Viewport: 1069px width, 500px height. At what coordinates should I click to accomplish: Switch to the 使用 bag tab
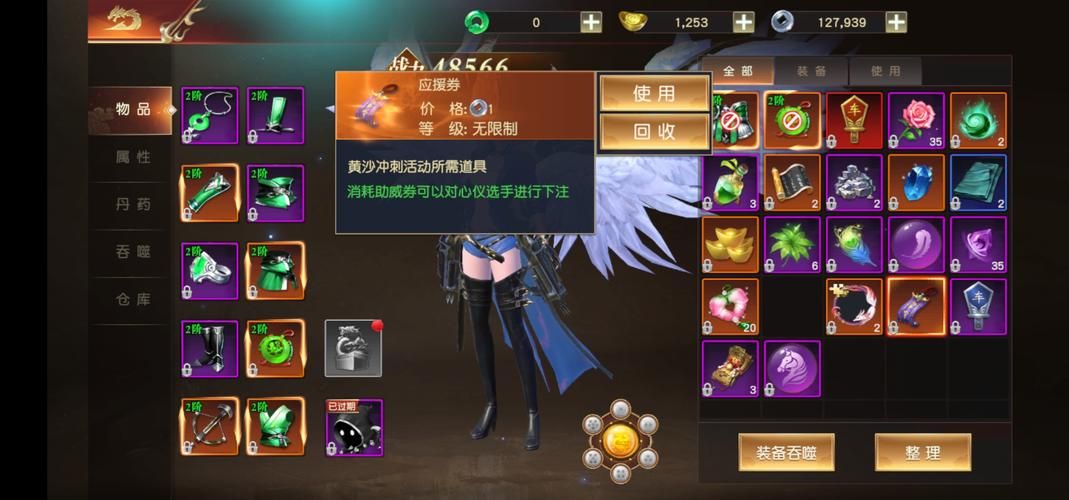tap(885, 72)
